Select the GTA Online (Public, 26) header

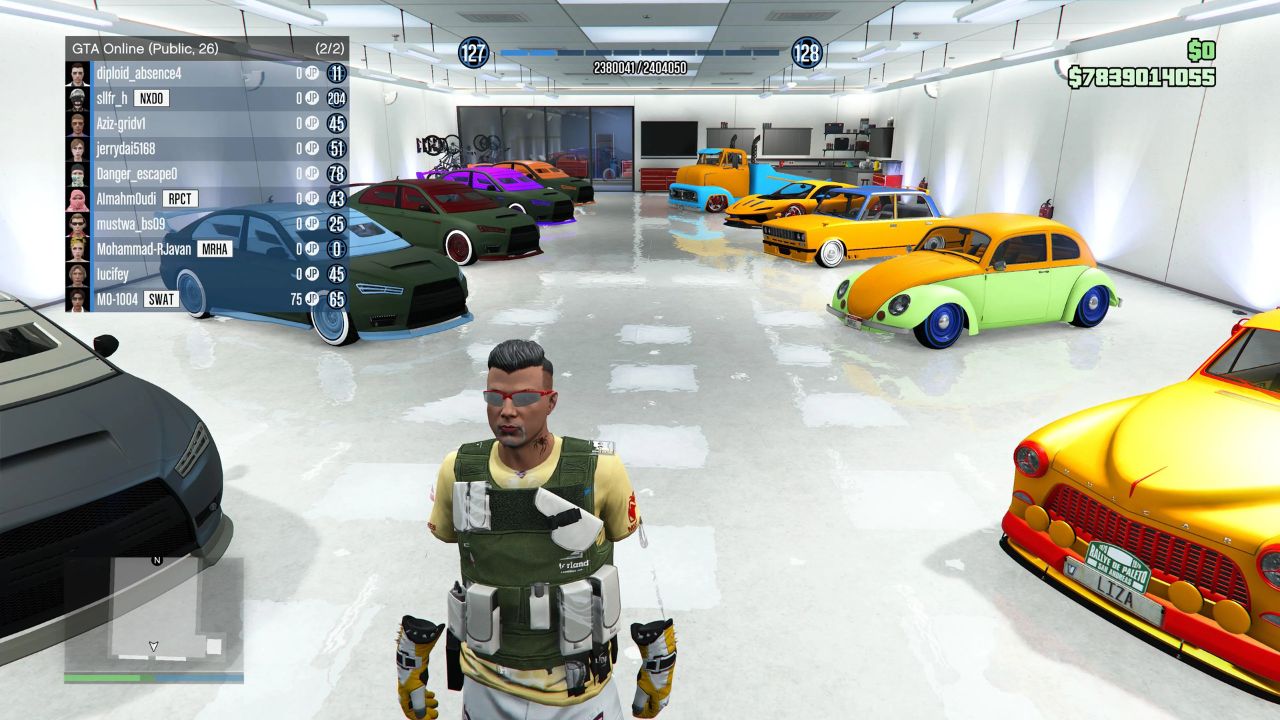coord(145,47)
